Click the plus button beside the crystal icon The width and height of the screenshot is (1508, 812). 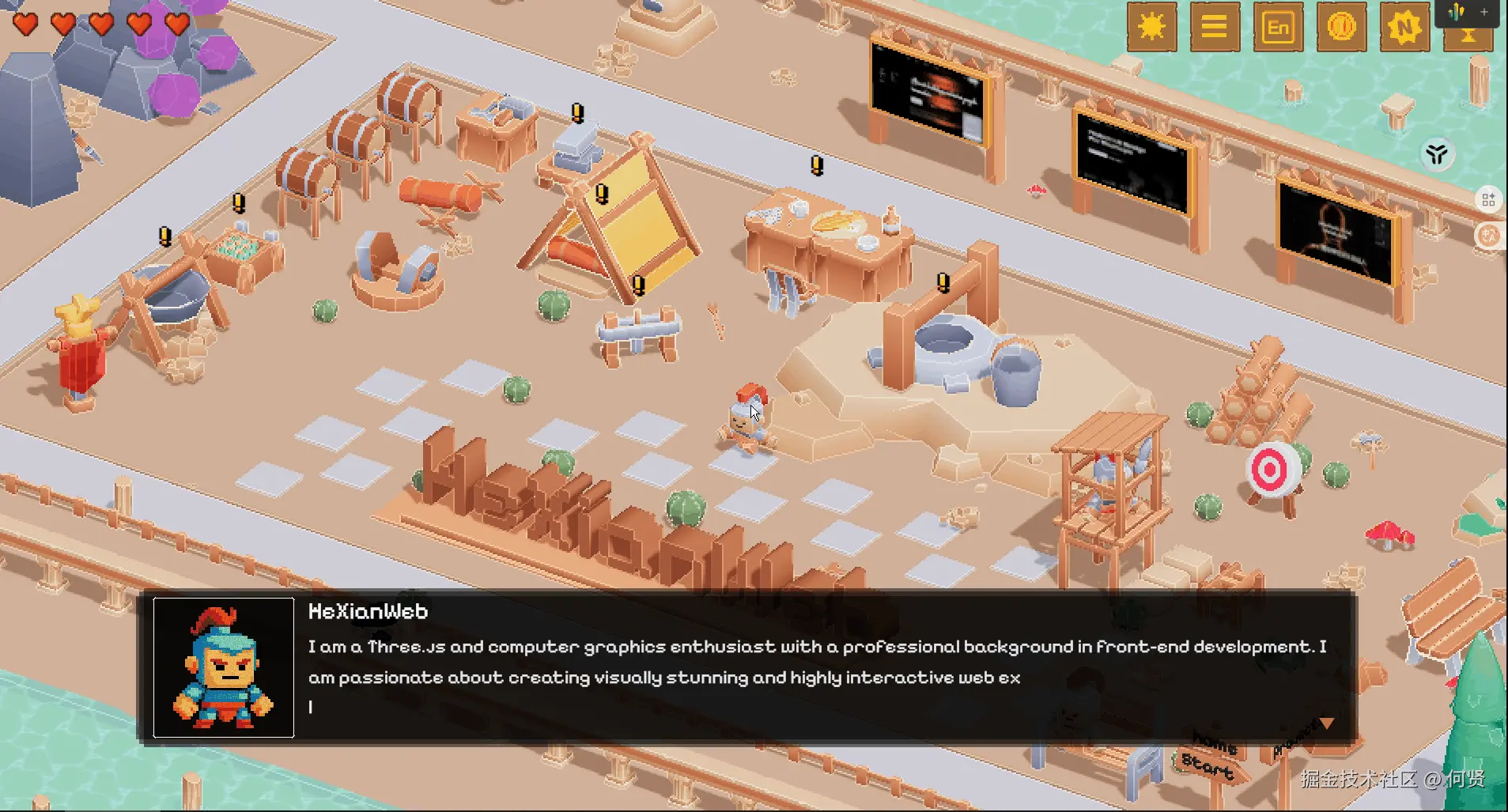[1484, 12]
